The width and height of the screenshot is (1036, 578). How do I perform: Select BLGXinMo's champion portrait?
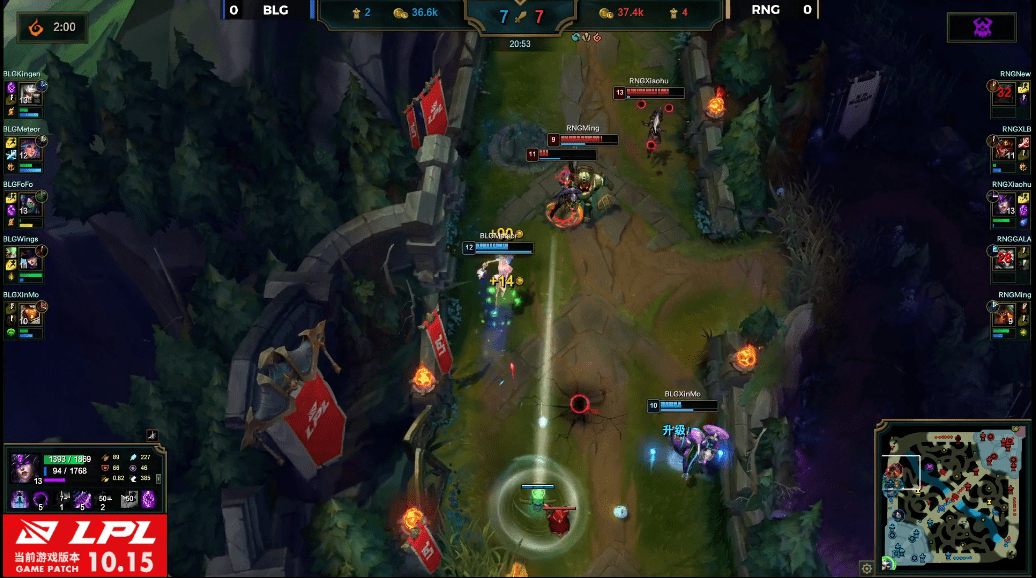tap(29, 315)
